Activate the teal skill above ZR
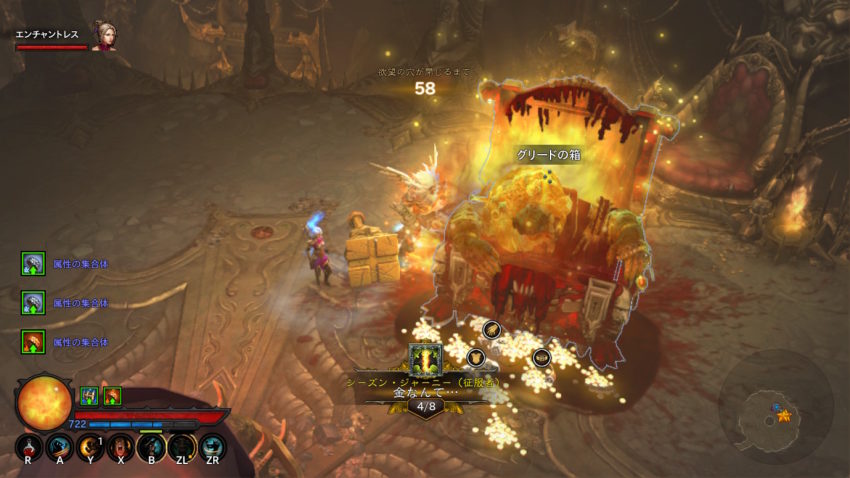The image size is (850, 478). click(212, 447)
